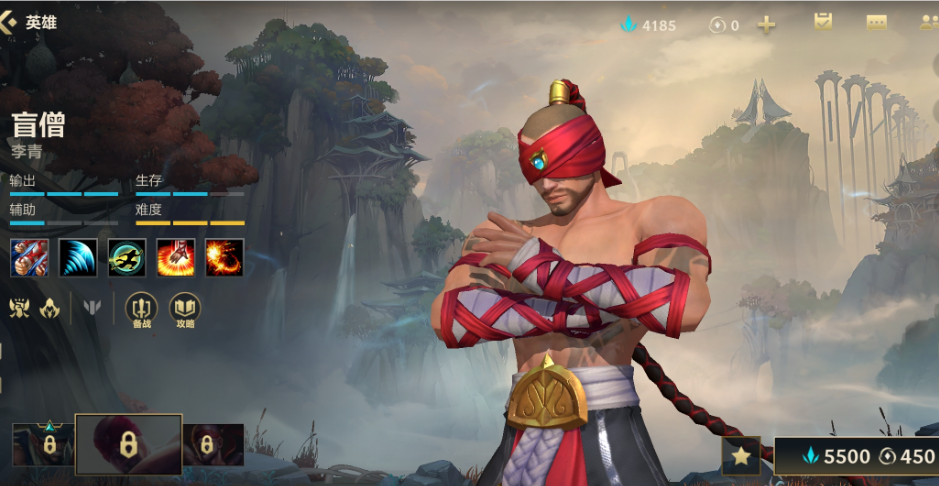Click the crowned fighter role emblem
The width and height of the screenshot is (939, 486).
(20, 308)
